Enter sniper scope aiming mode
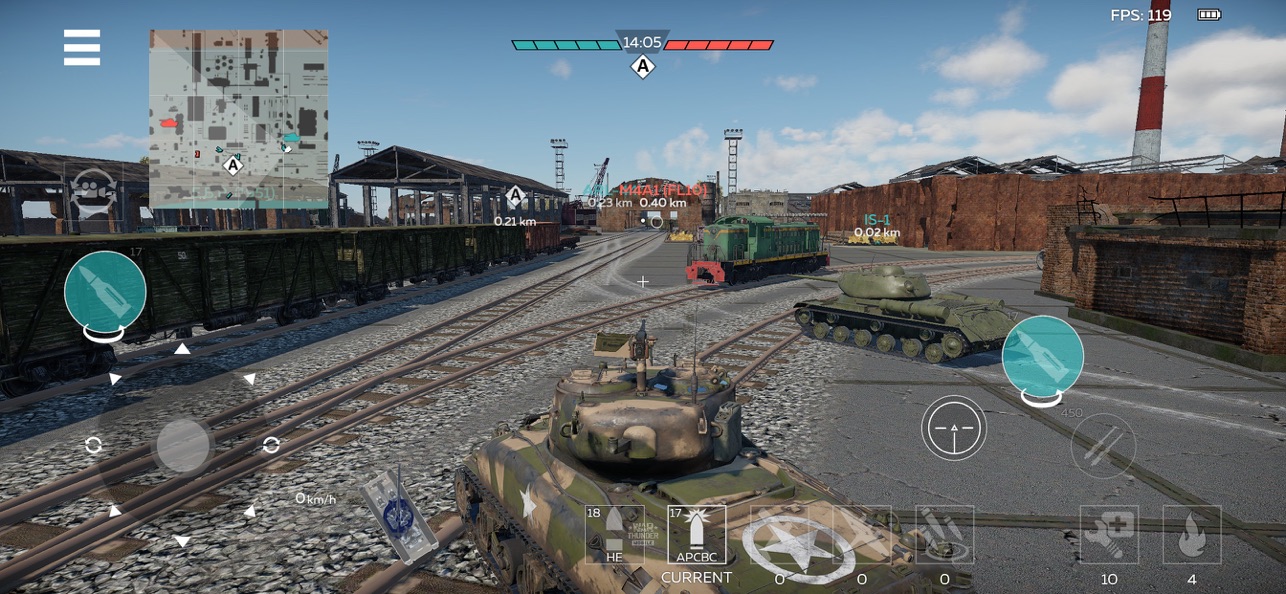The image size is (1286, 594). tap(953, 428)
